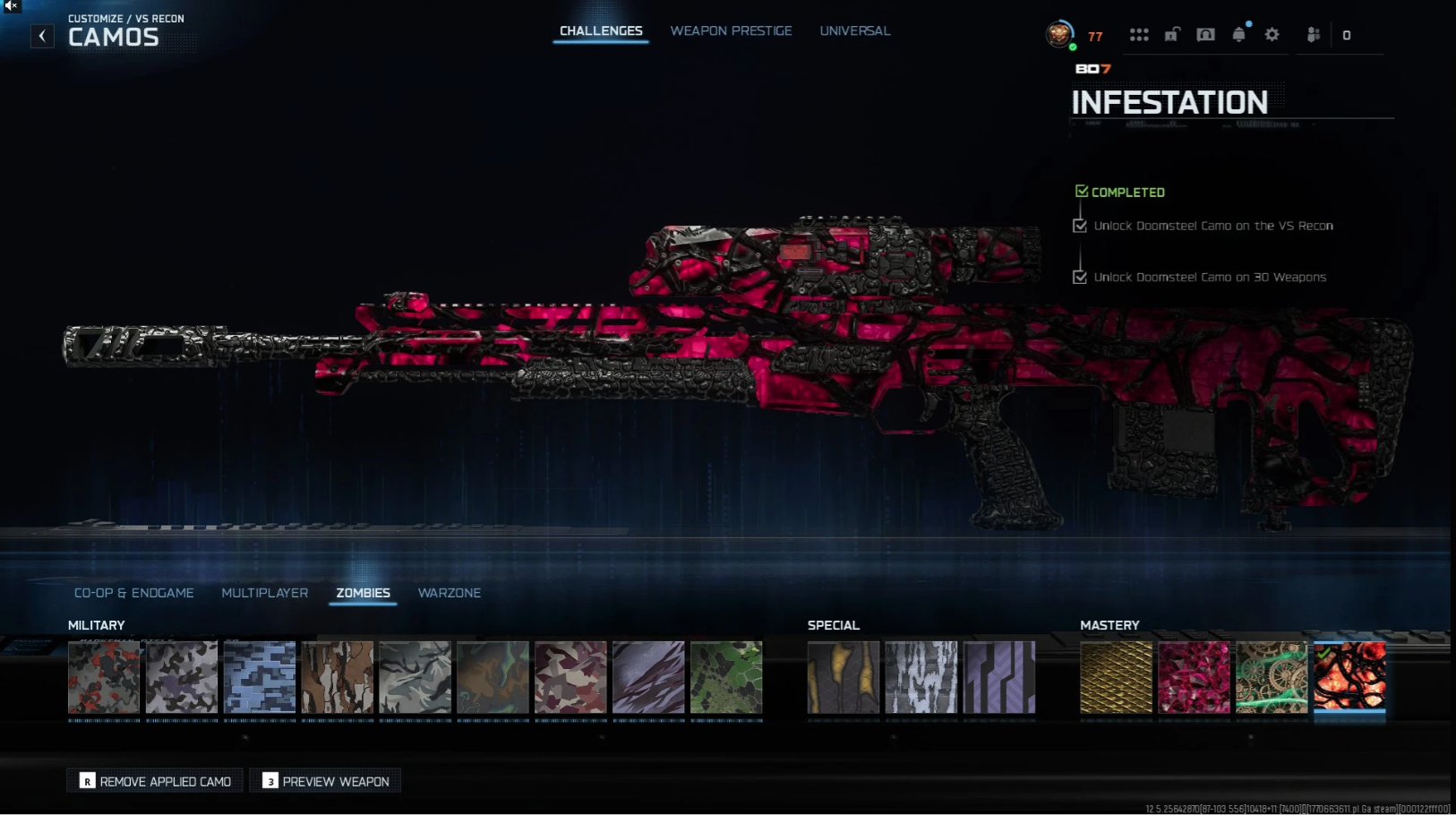Image resolution: width=1456 pixels, height=815 pixels.
Task: Show the Warzone camo category
Action: click(x=450, y=593)
